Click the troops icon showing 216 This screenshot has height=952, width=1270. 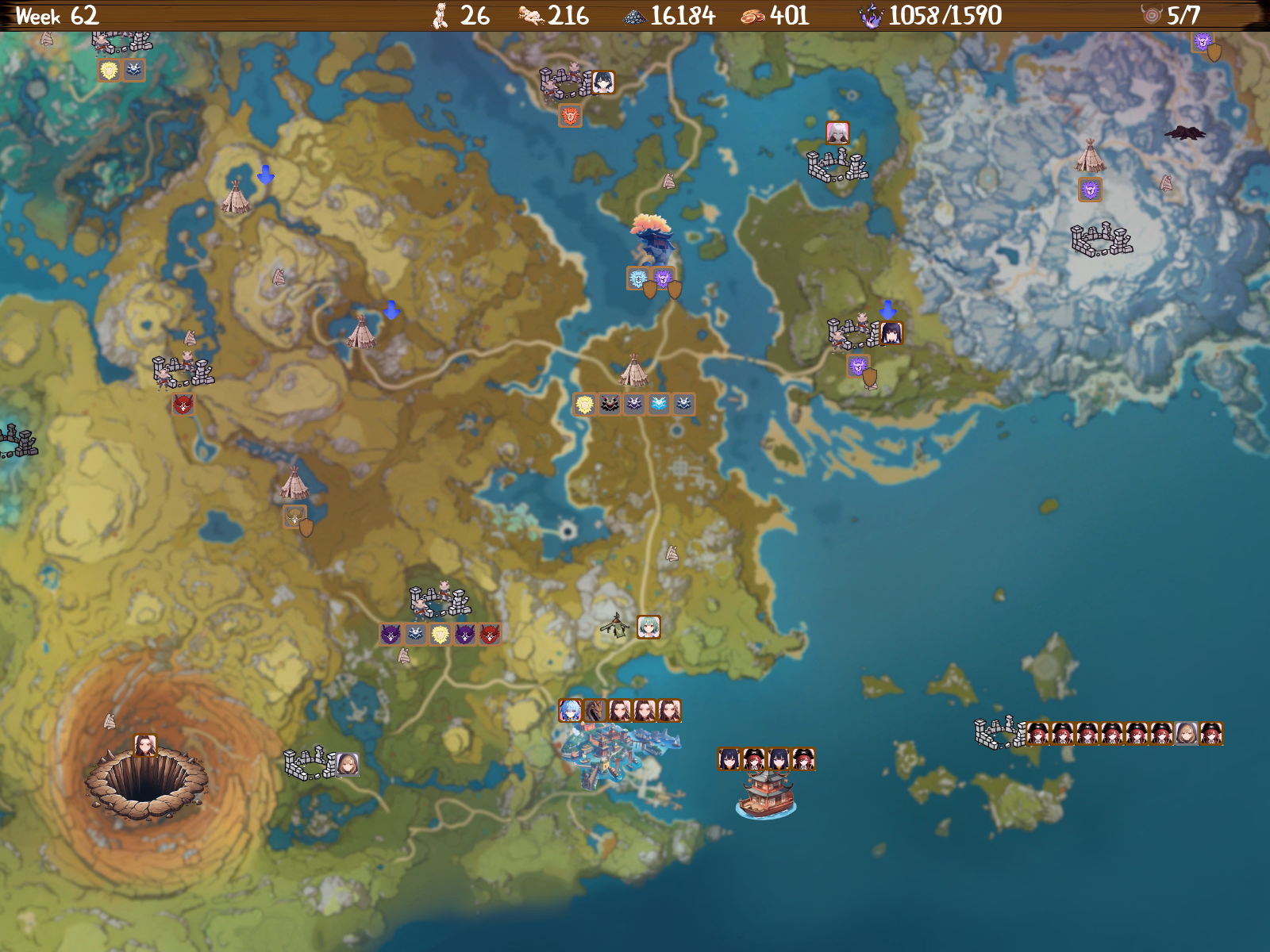[x=529, y=13]
